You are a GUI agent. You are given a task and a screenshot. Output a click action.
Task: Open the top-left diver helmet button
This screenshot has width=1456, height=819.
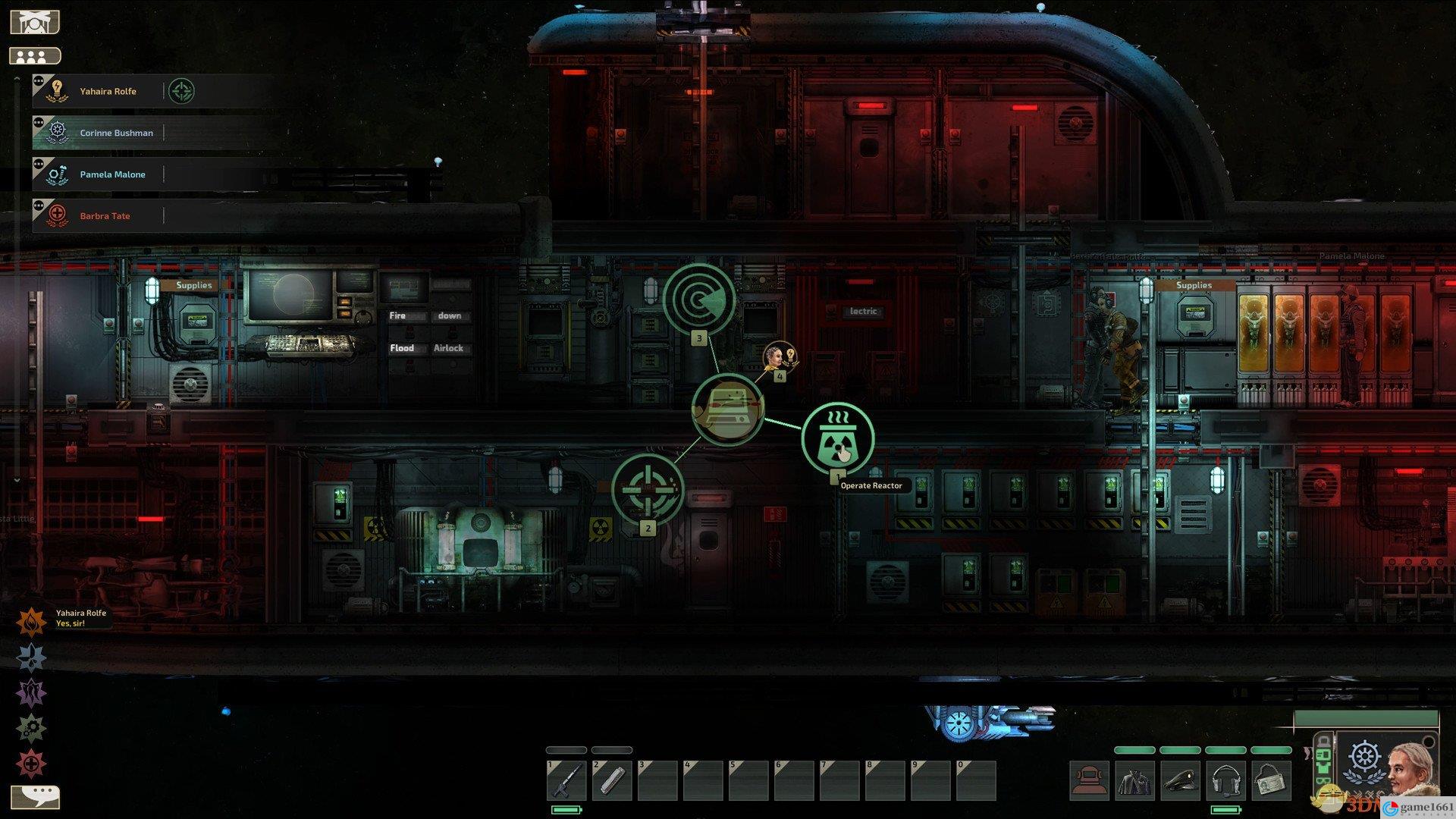tap(34, 21)
